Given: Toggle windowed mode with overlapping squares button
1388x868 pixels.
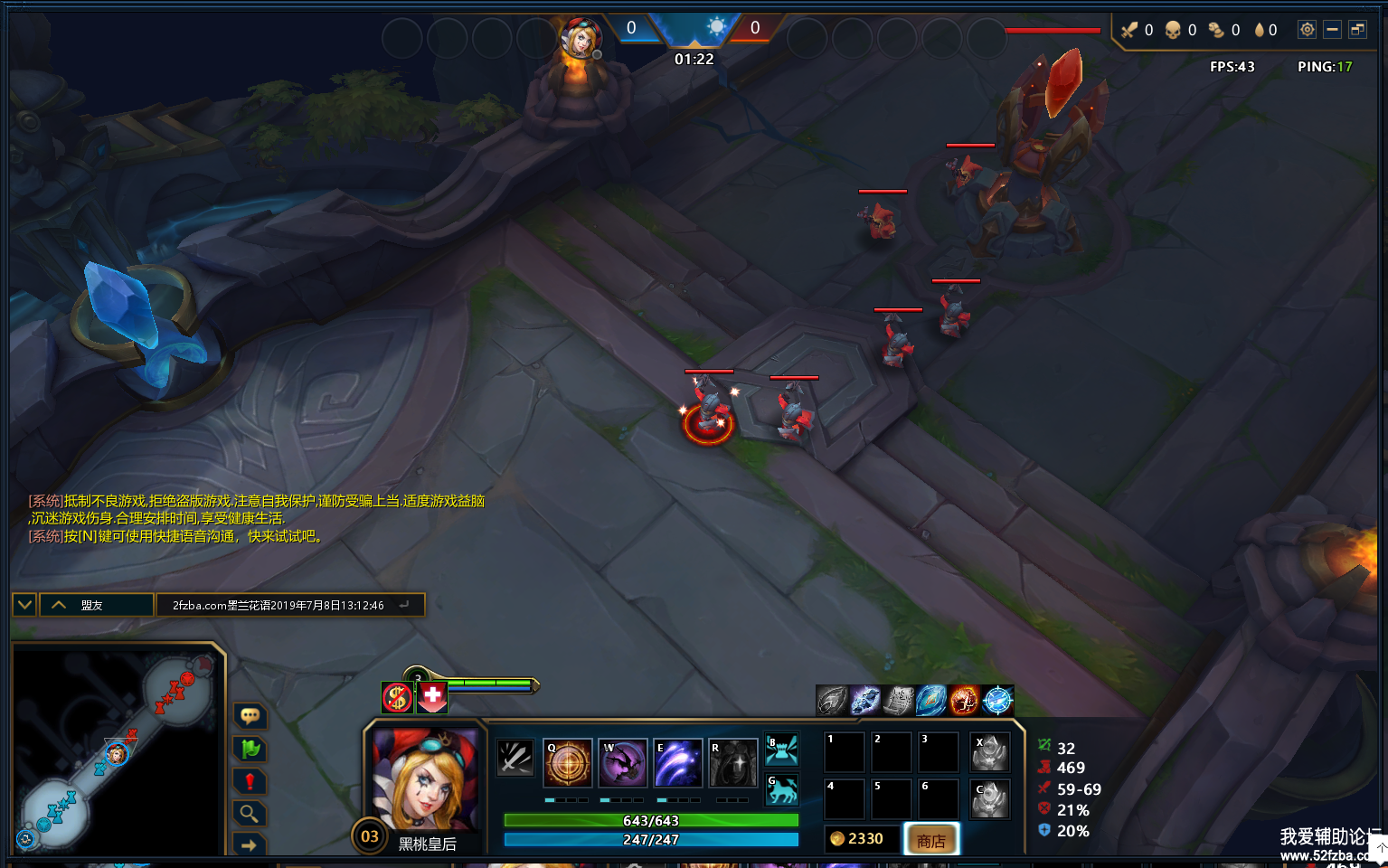Looking at the screenshot, I should pos(1357,30).
